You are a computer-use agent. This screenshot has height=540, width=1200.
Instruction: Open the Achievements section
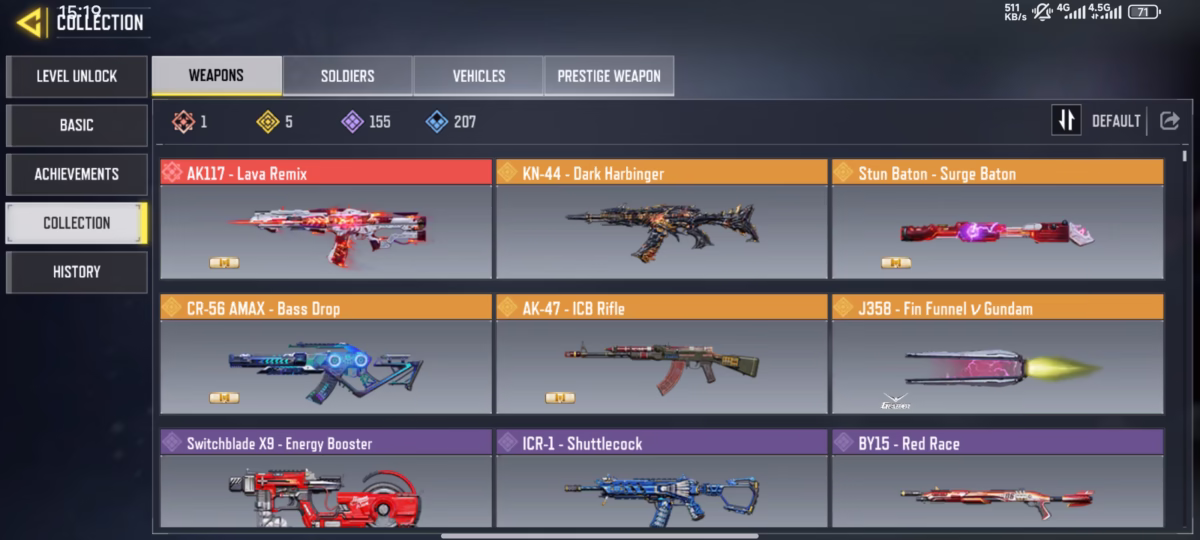point(77,174)
